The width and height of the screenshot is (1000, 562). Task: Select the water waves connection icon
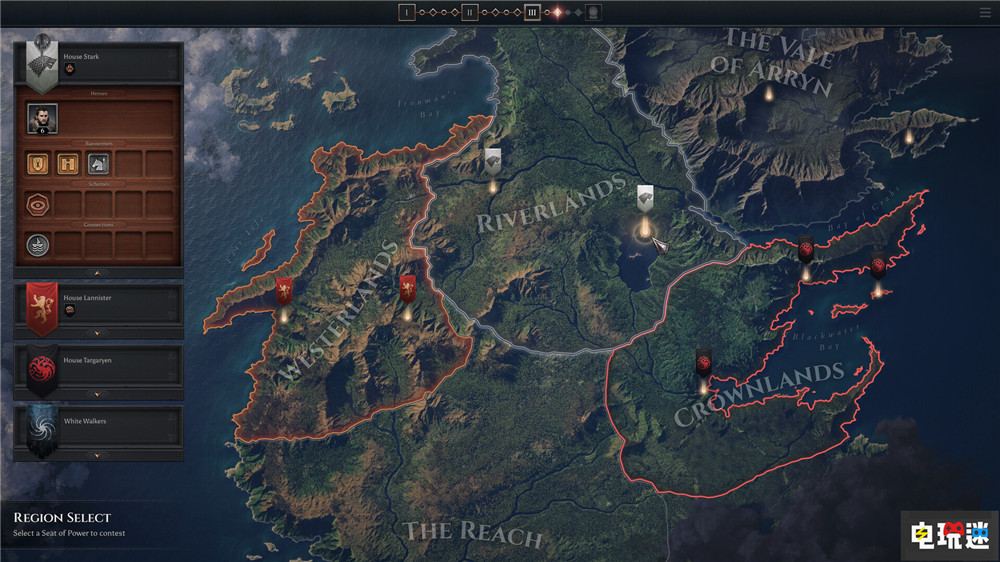38,244
